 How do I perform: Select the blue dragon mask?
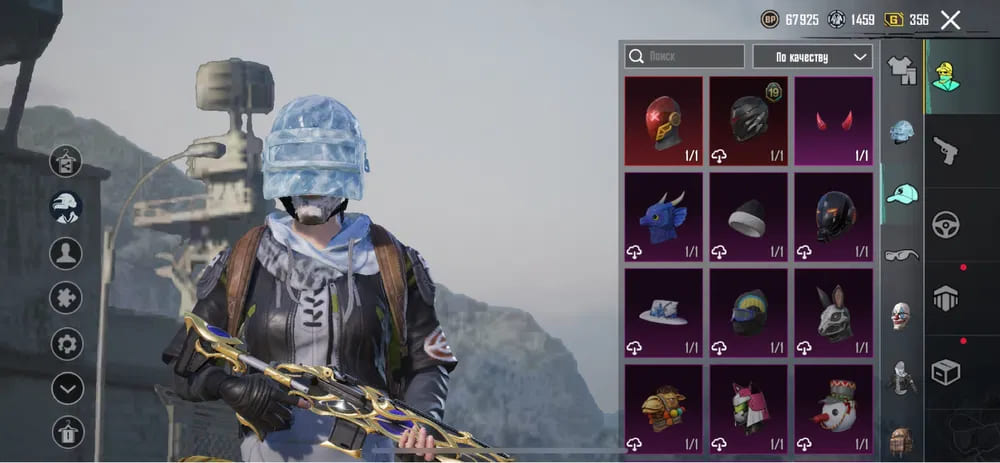[663, 217]
